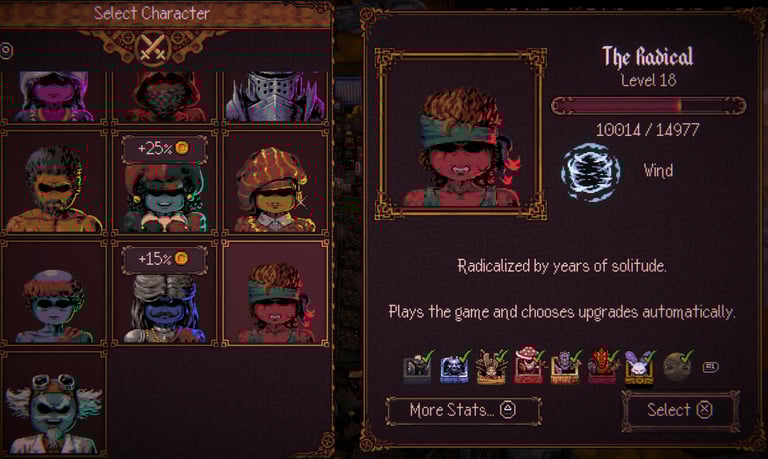Confirm character with the Select button
The height and width of the screenshot is (459, 768).
point(680,410)
